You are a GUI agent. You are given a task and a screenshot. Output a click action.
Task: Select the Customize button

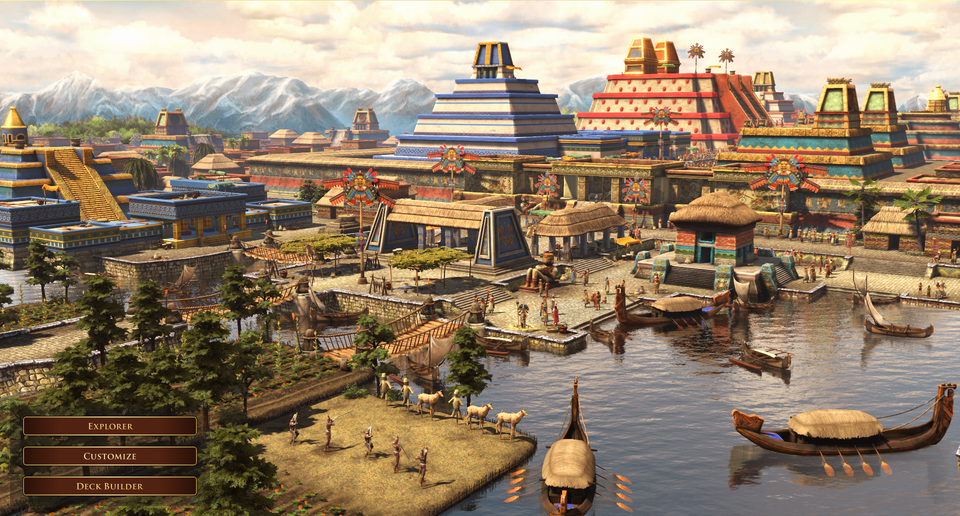pos(110,456)
